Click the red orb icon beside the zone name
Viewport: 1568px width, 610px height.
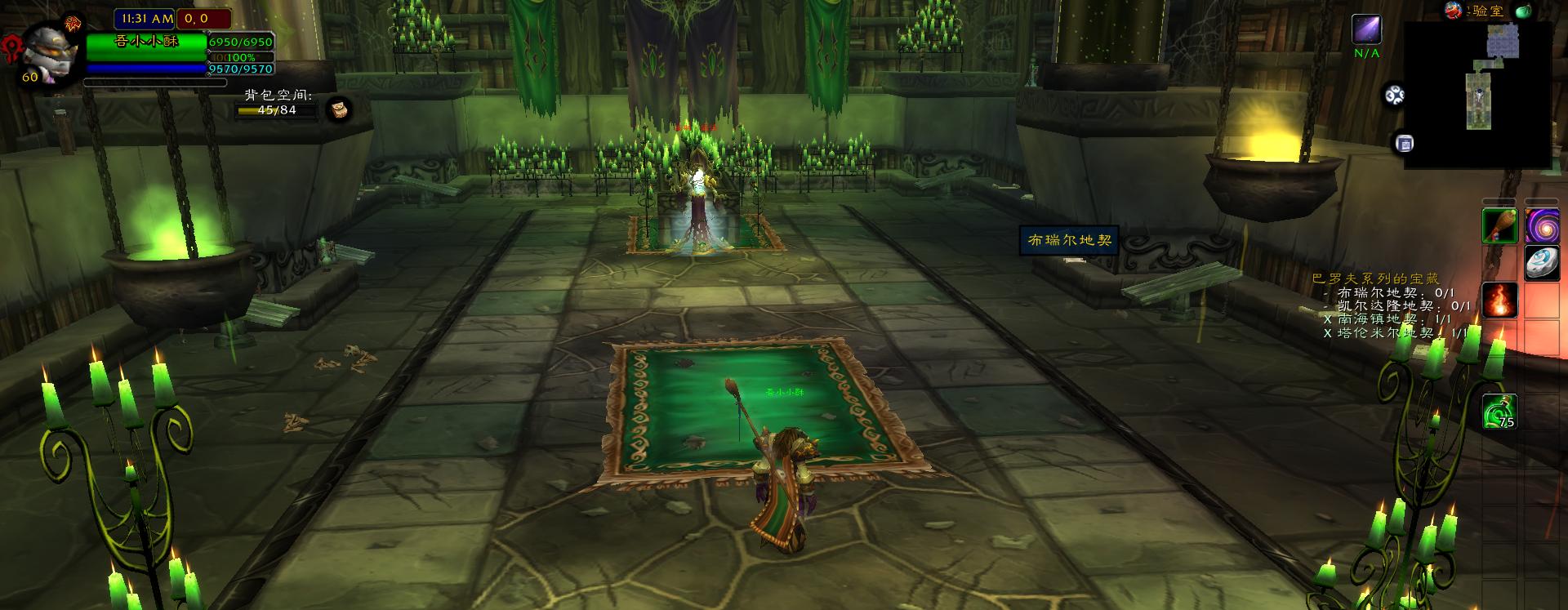point(1453,11)
